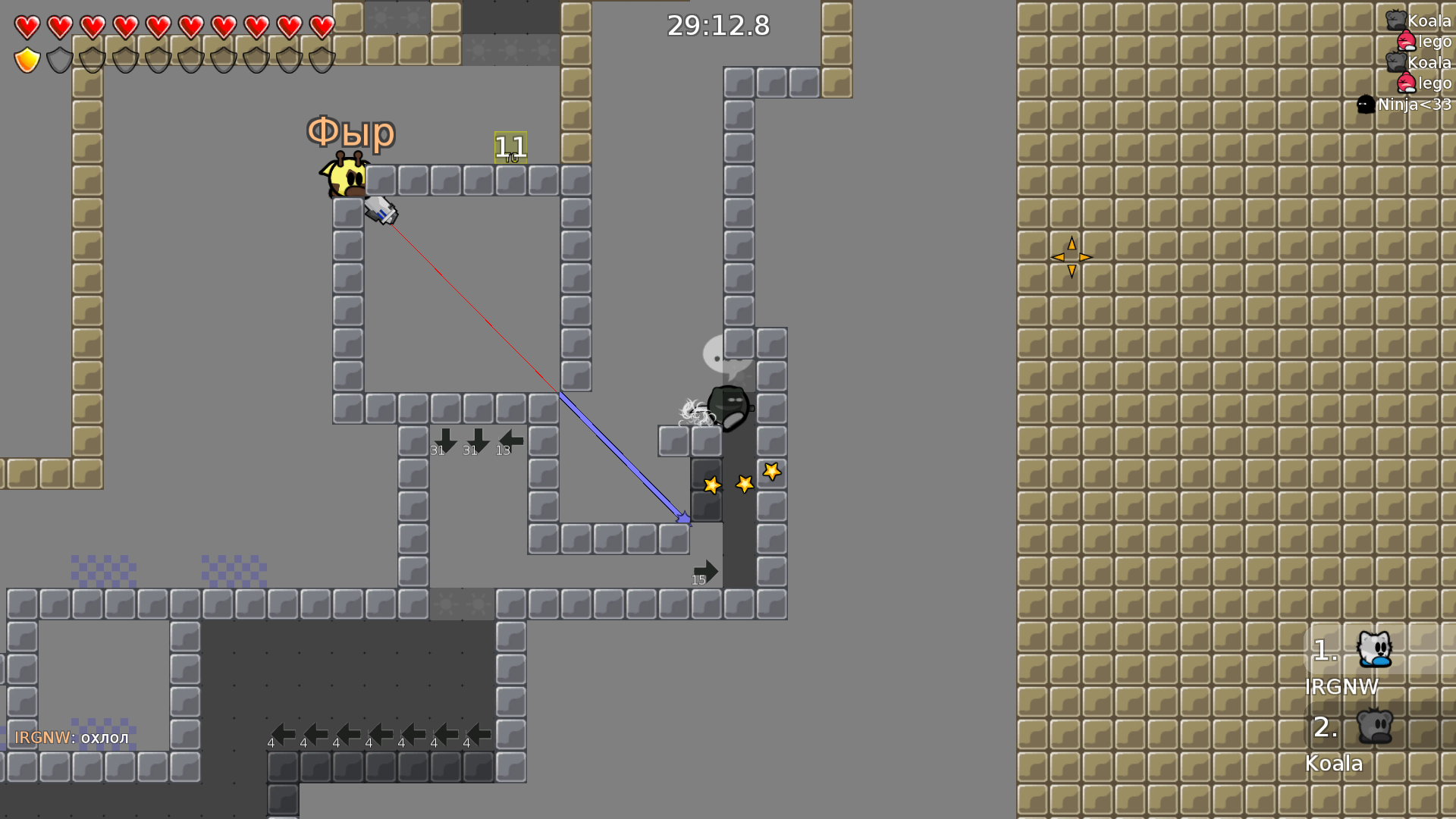Select the rightmost star pickup

pos(771,472)
